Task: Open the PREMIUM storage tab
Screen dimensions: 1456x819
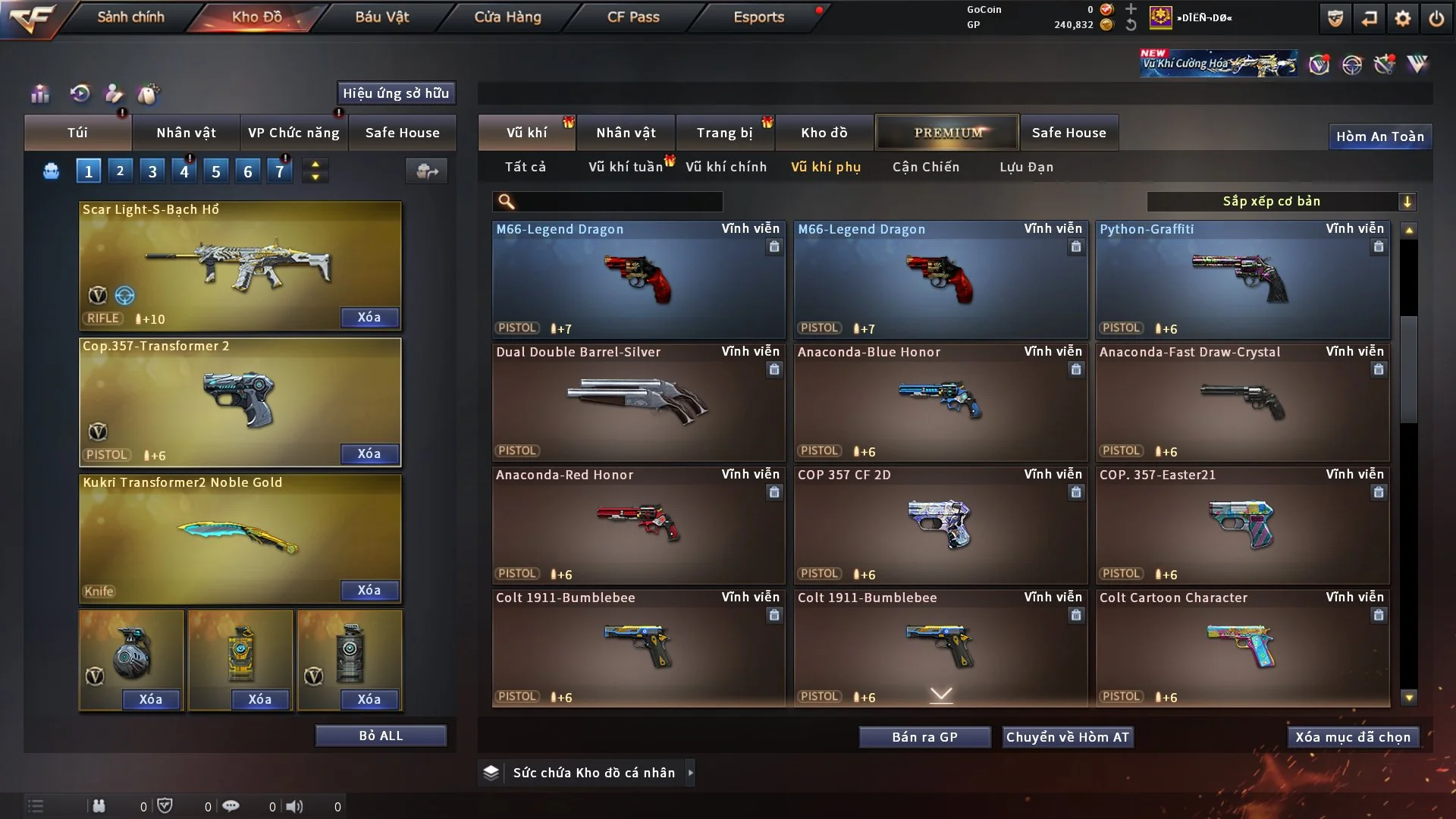Action: [x=947, y=133]
